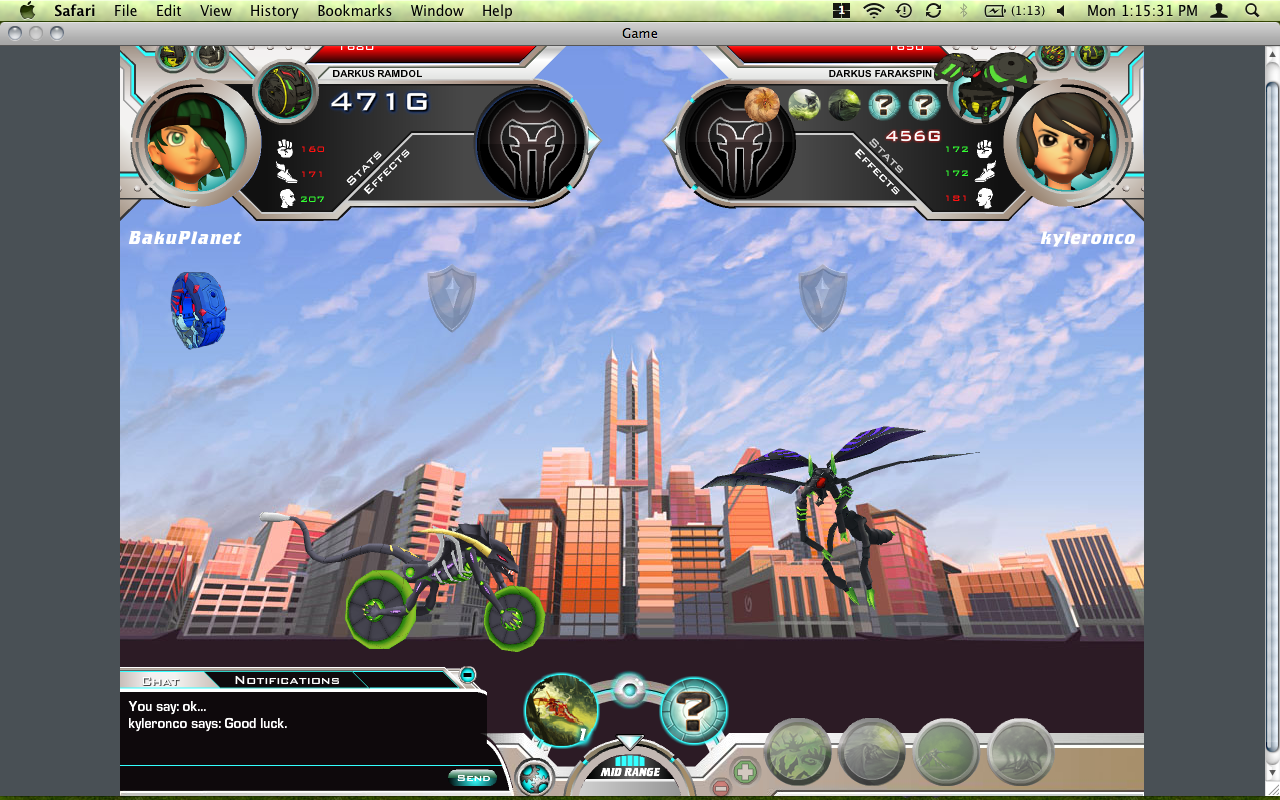Click the orange shell card on opponent panel
This screenshot has width=1280, height=800.
(x=762, y=104)
